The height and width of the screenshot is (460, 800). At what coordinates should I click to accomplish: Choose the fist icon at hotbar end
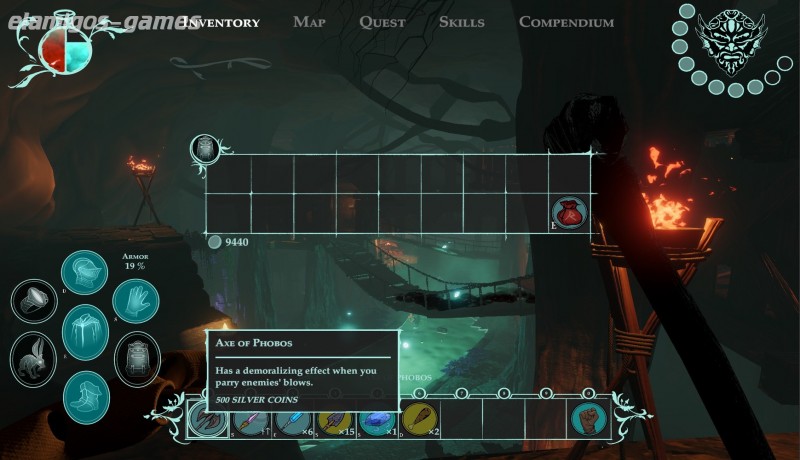[x=589, y=419]
